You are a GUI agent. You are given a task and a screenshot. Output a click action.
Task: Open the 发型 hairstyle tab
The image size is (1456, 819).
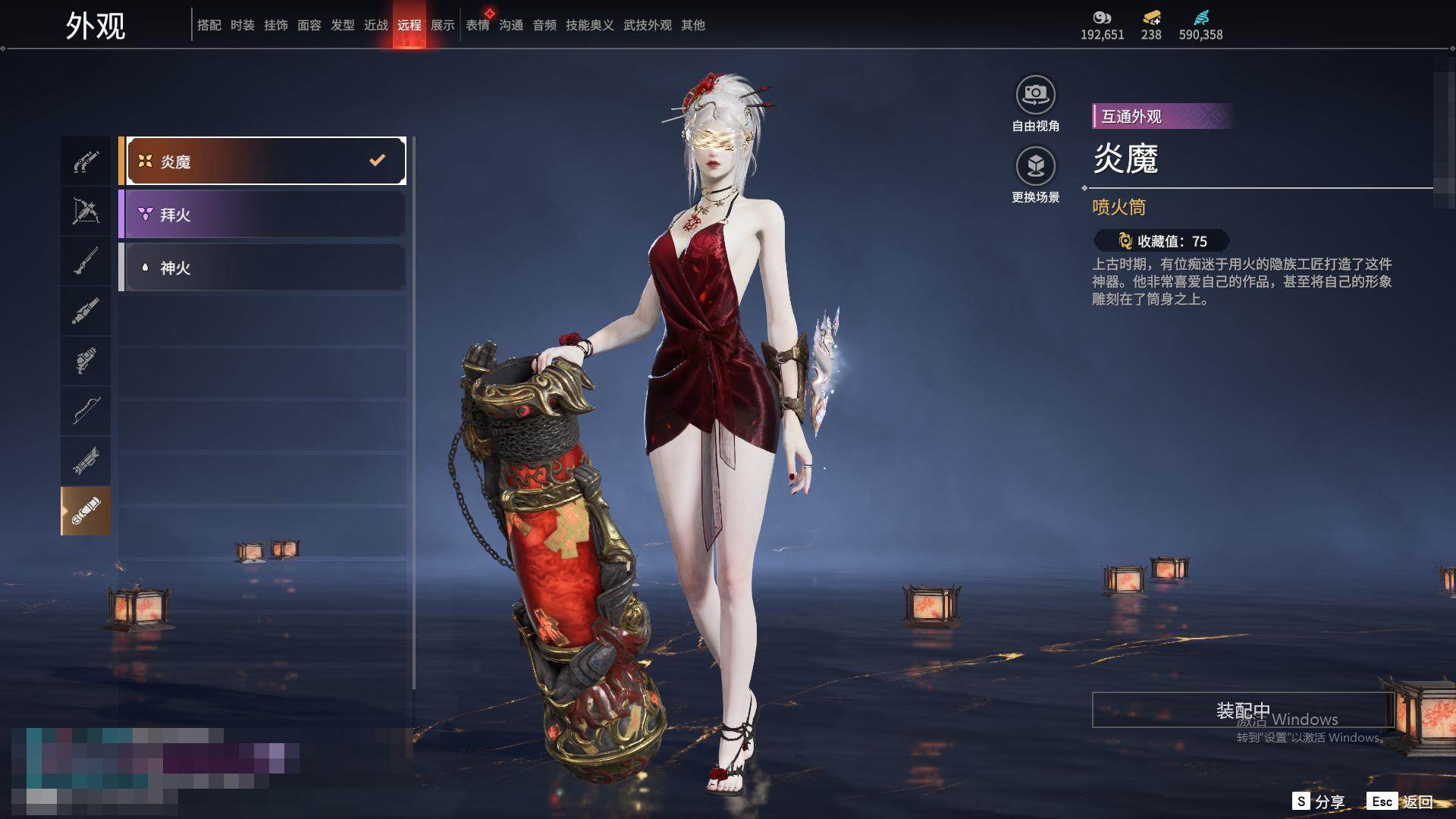tap(343, 25)
